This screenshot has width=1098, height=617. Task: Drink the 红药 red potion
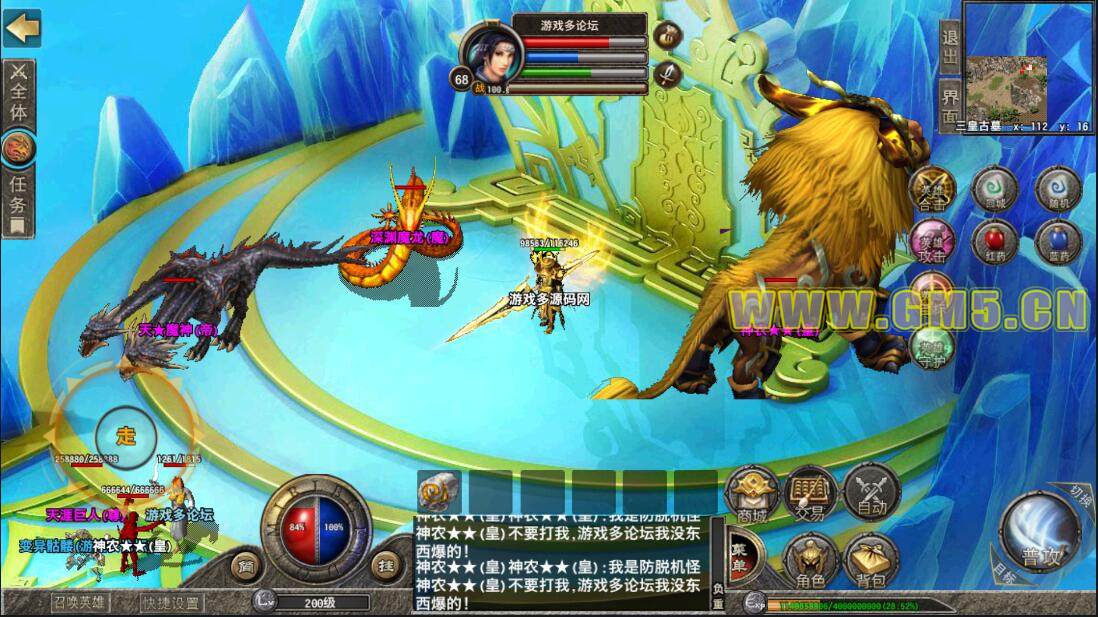point(995,243)
